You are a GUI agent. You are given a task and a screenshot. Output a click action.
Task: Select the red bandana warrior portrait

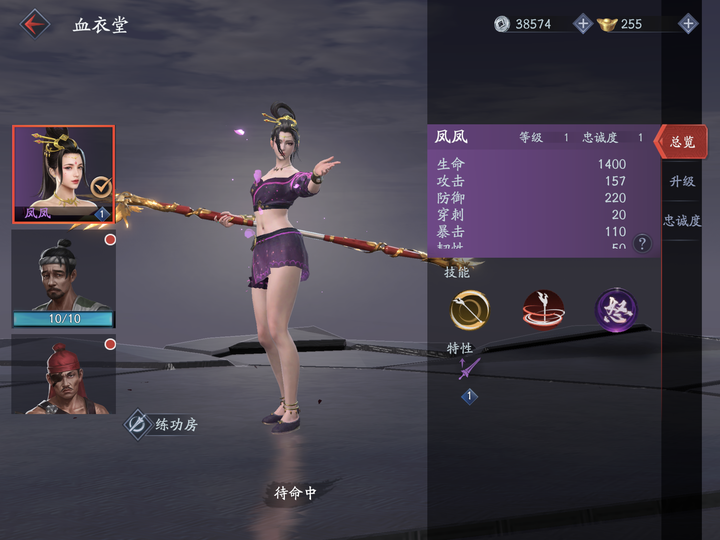63,374
